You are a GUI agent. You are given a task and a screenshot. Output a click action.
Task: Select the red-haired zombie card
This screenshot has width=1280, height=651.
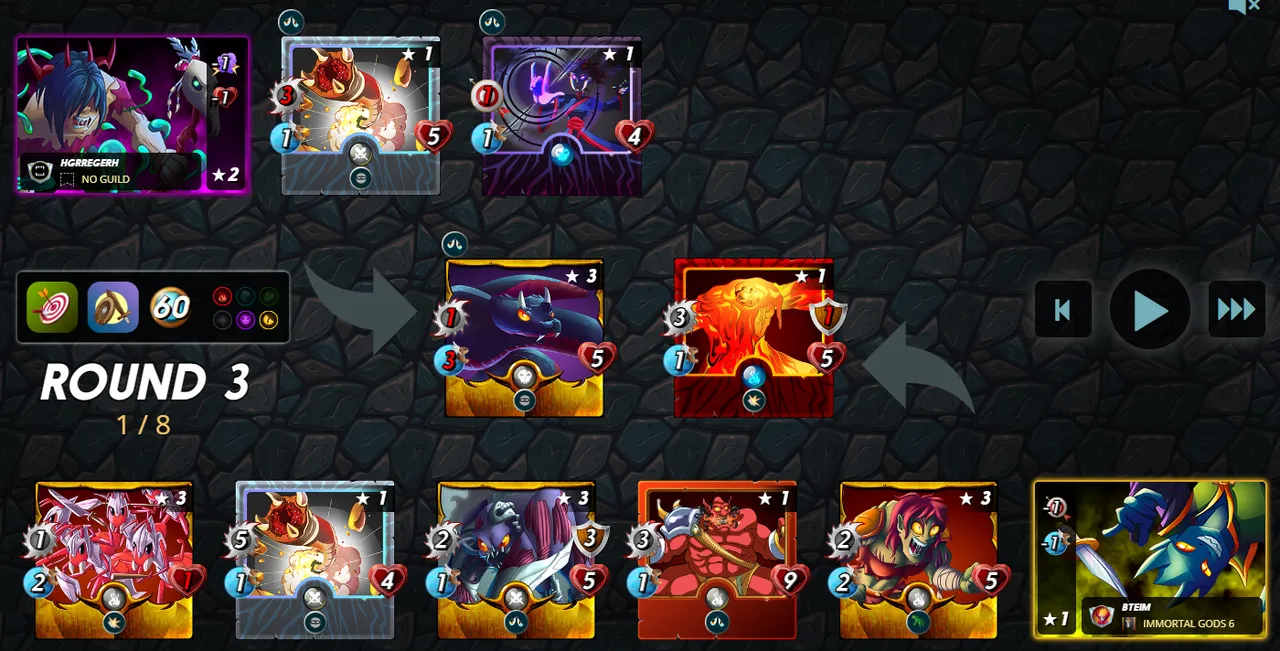(918, 560)
